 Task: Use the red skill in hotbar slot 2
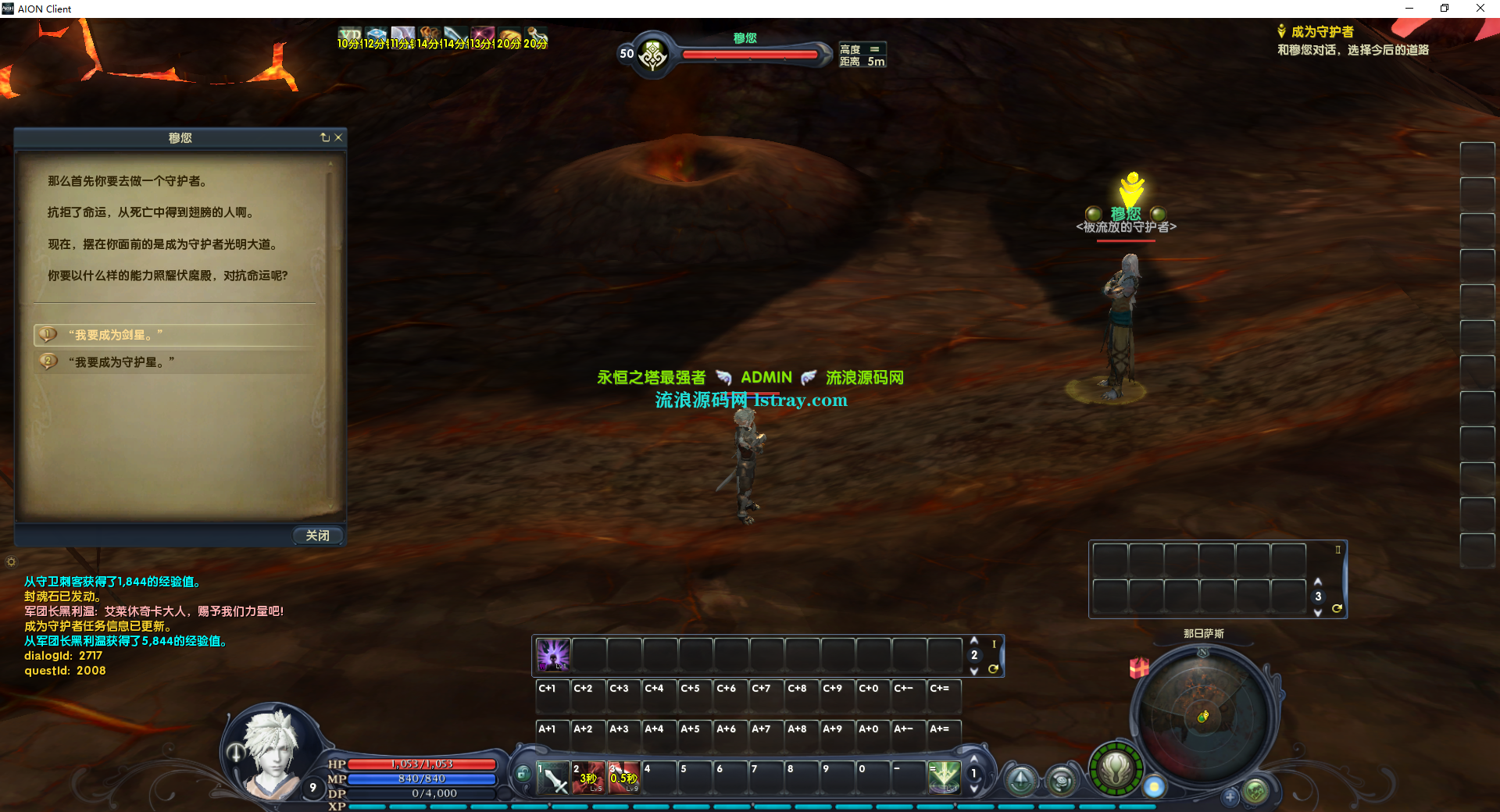coord(588,778)
